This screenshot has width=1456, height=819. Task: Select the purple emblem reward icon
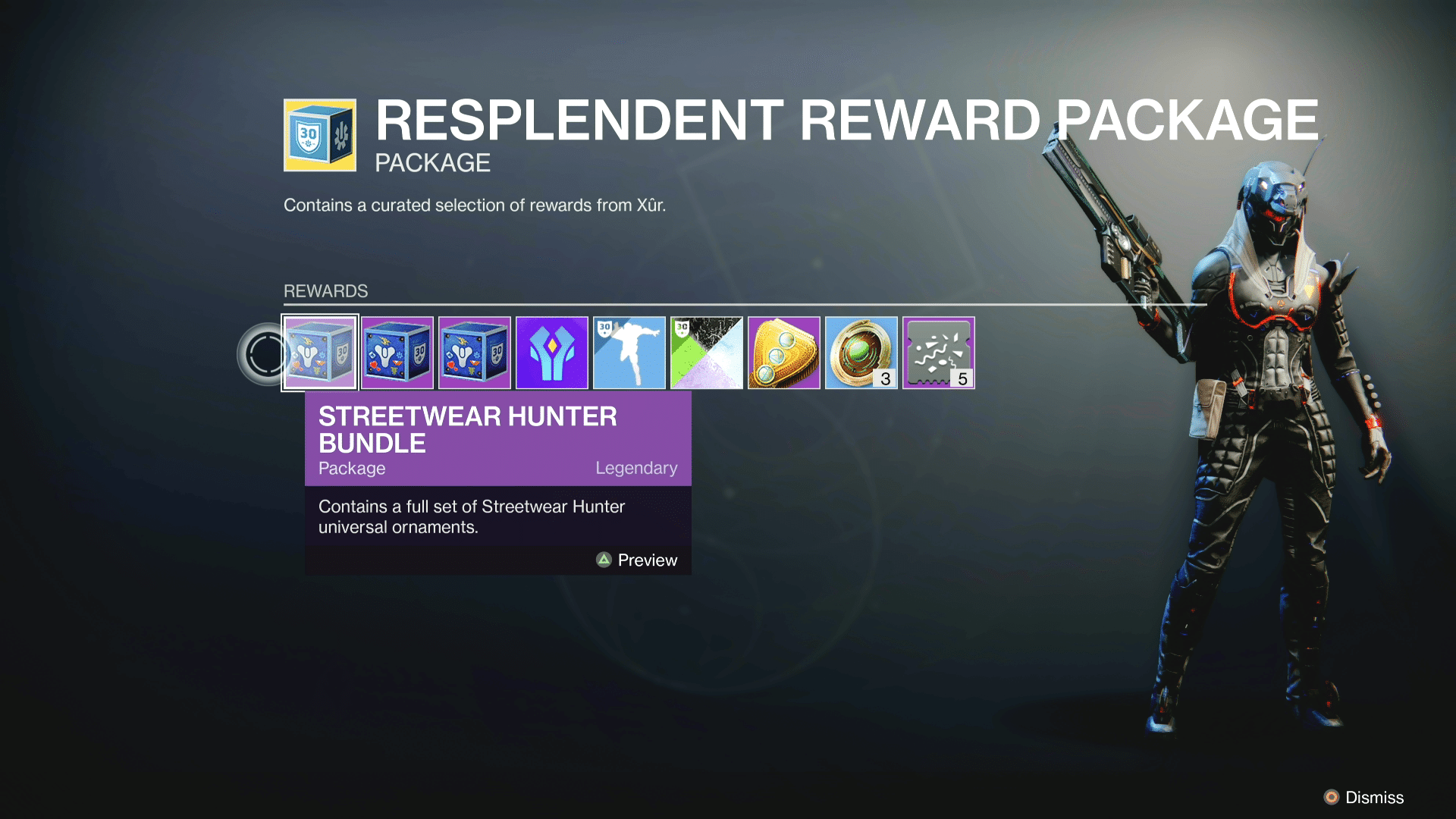552,352
